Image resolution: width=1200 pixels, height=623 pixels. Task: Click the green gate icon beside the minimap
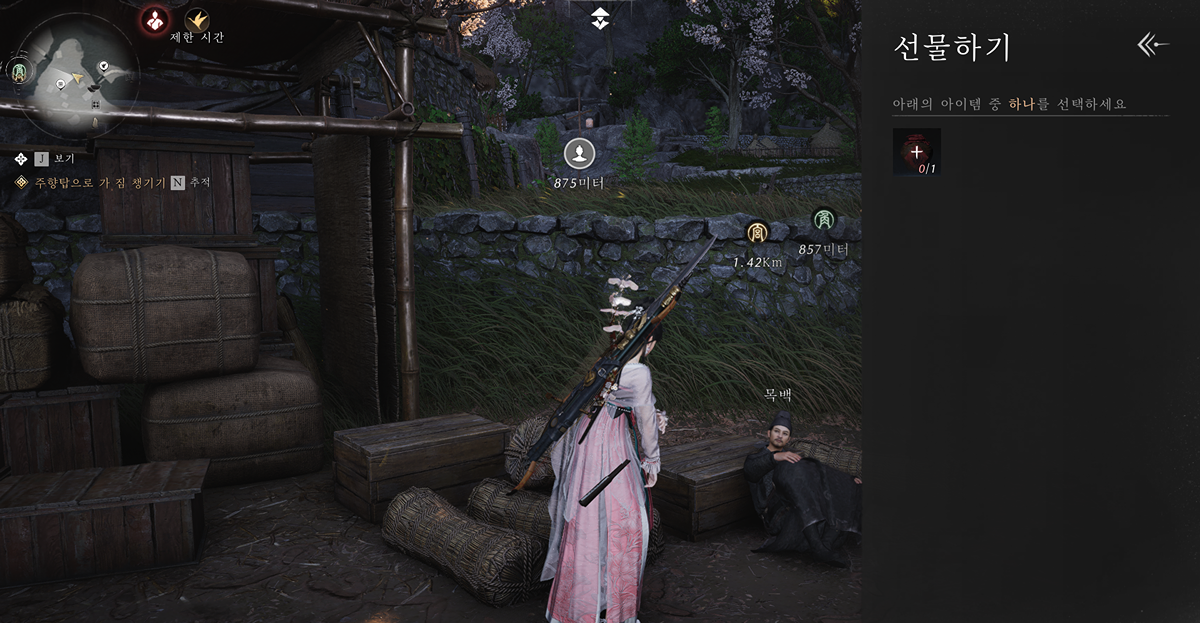click(18, 72)
